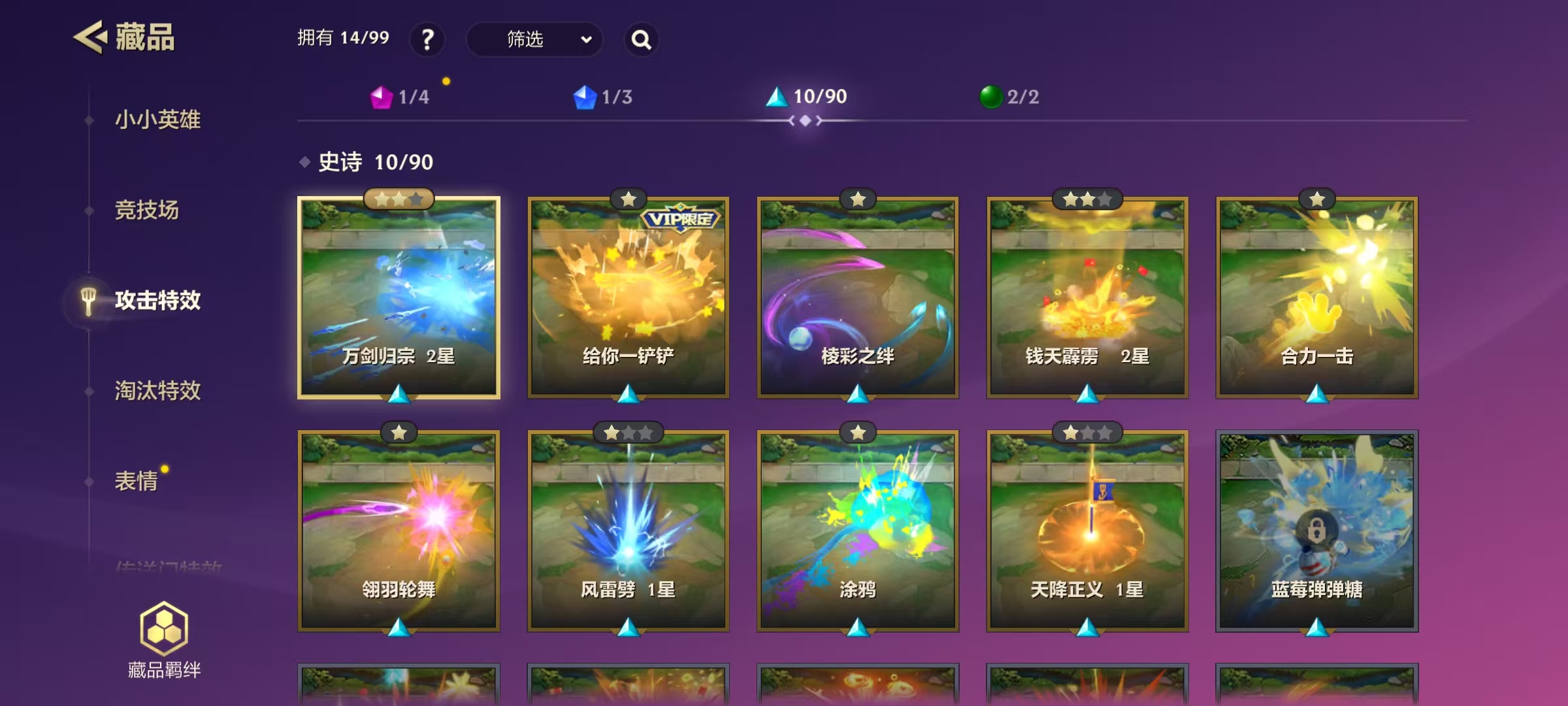Open the 竞技场 category
This screenshot has width=1568, height=706.
pos(147,210)
